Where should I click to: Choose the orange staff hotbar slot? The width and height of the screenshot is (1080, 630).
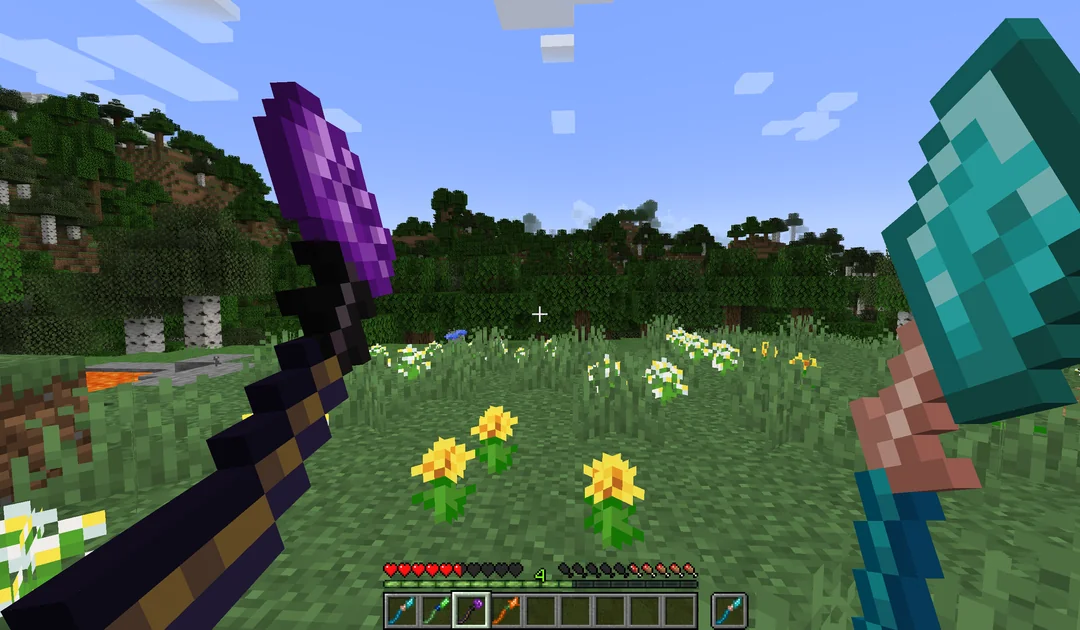(x=506, y=609)
